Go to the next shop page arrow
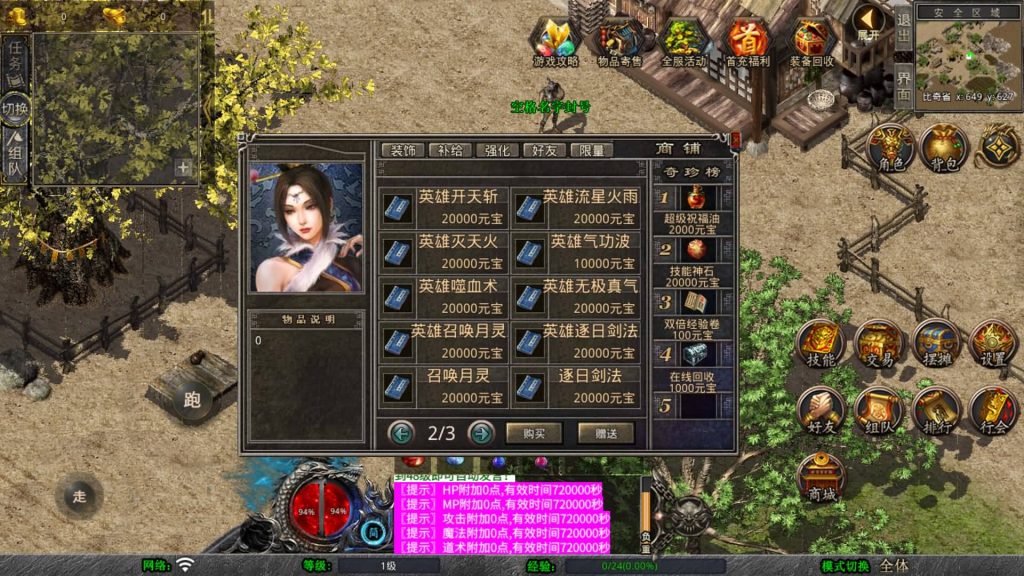This screenshot has width=1024, height=576. pyautogui.click(x=481, y=433)
